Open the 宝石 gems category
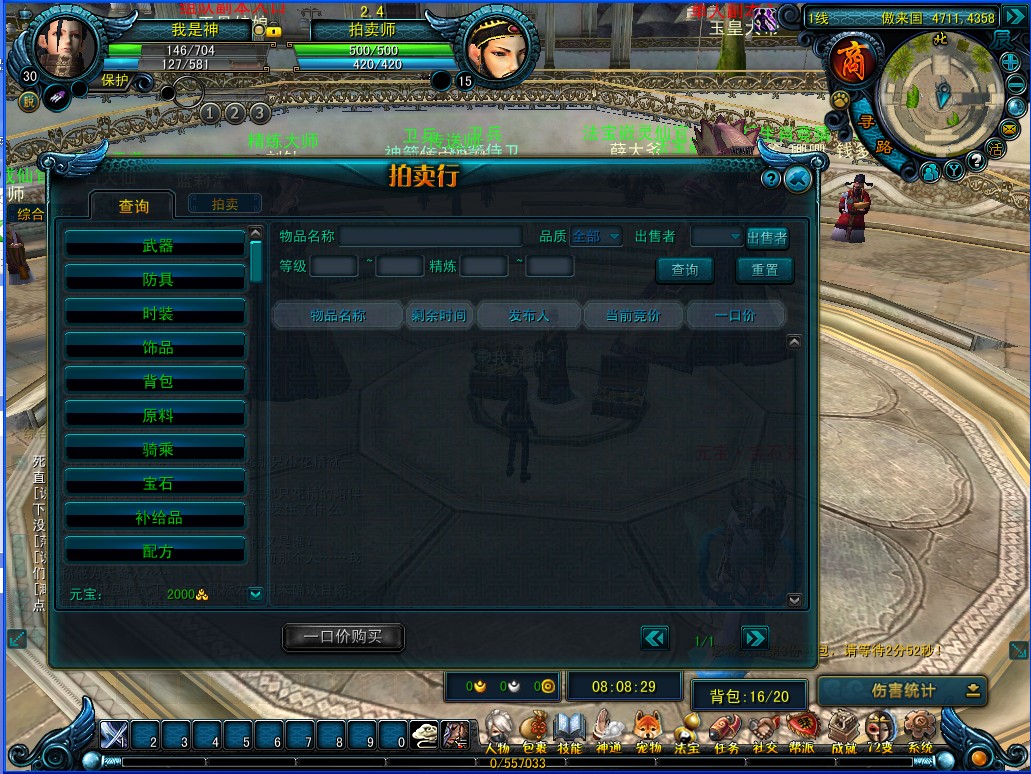The width and height of the screenshot is (1031, 774). (156, 483)
